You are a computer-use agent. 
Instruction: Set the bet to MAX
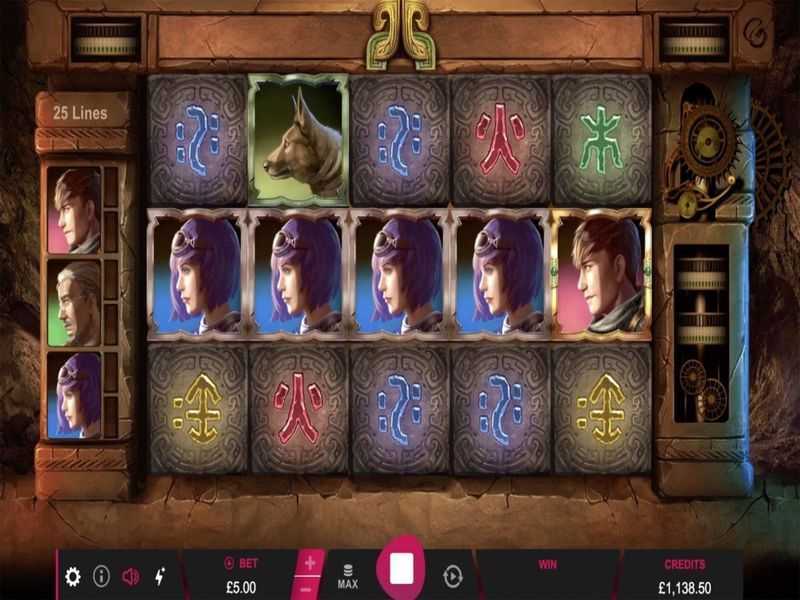[x=348, y=576]
